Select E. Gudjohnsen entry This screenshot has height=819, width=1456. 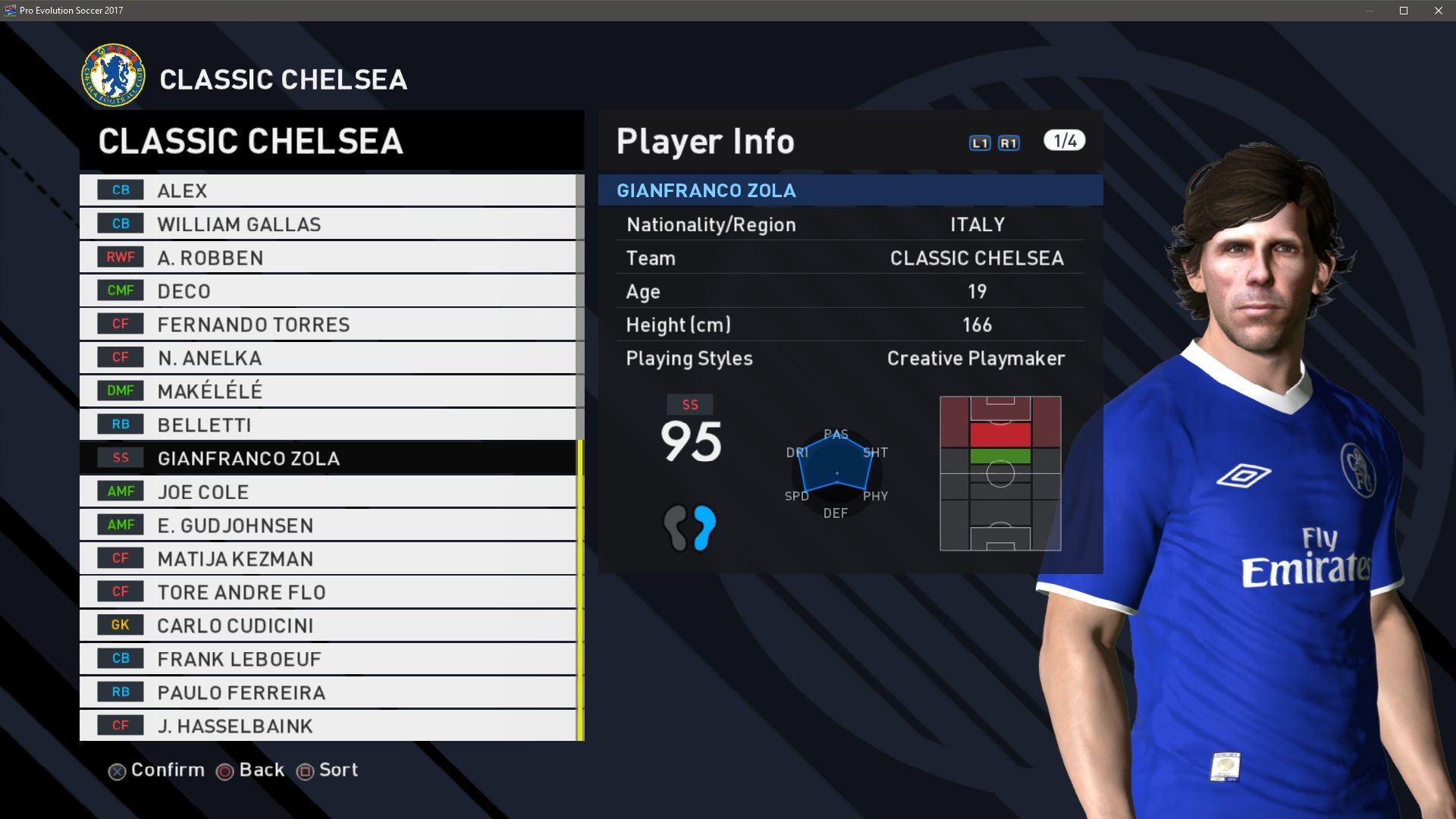pos(328,525)
